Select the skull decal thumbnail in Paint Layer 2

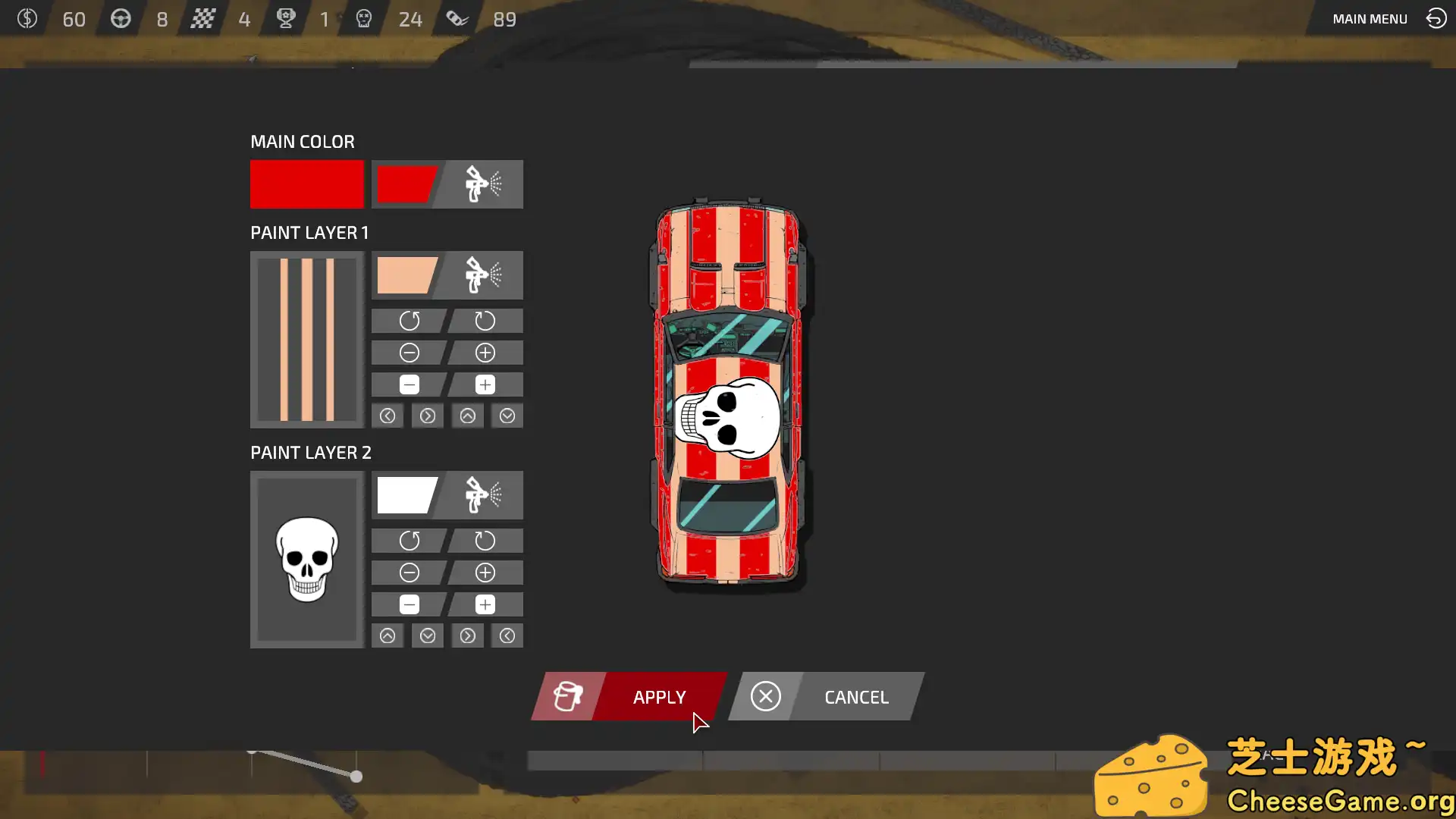click(x=306, y=560)
